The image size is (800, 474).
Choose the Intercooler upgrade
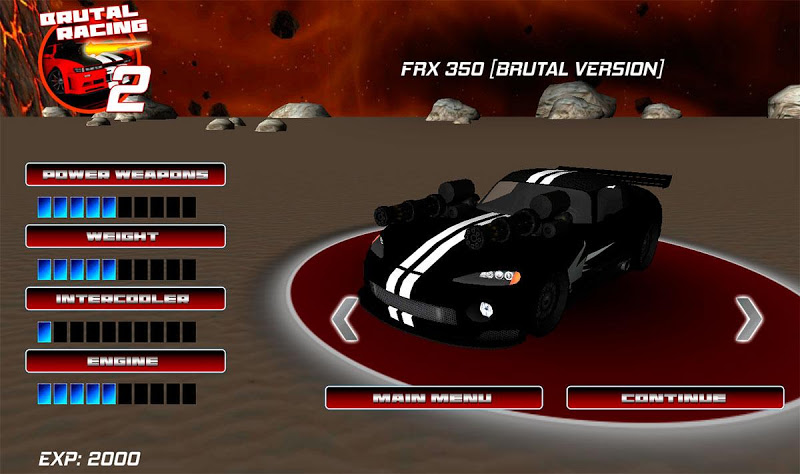click(x=125, y=298)
